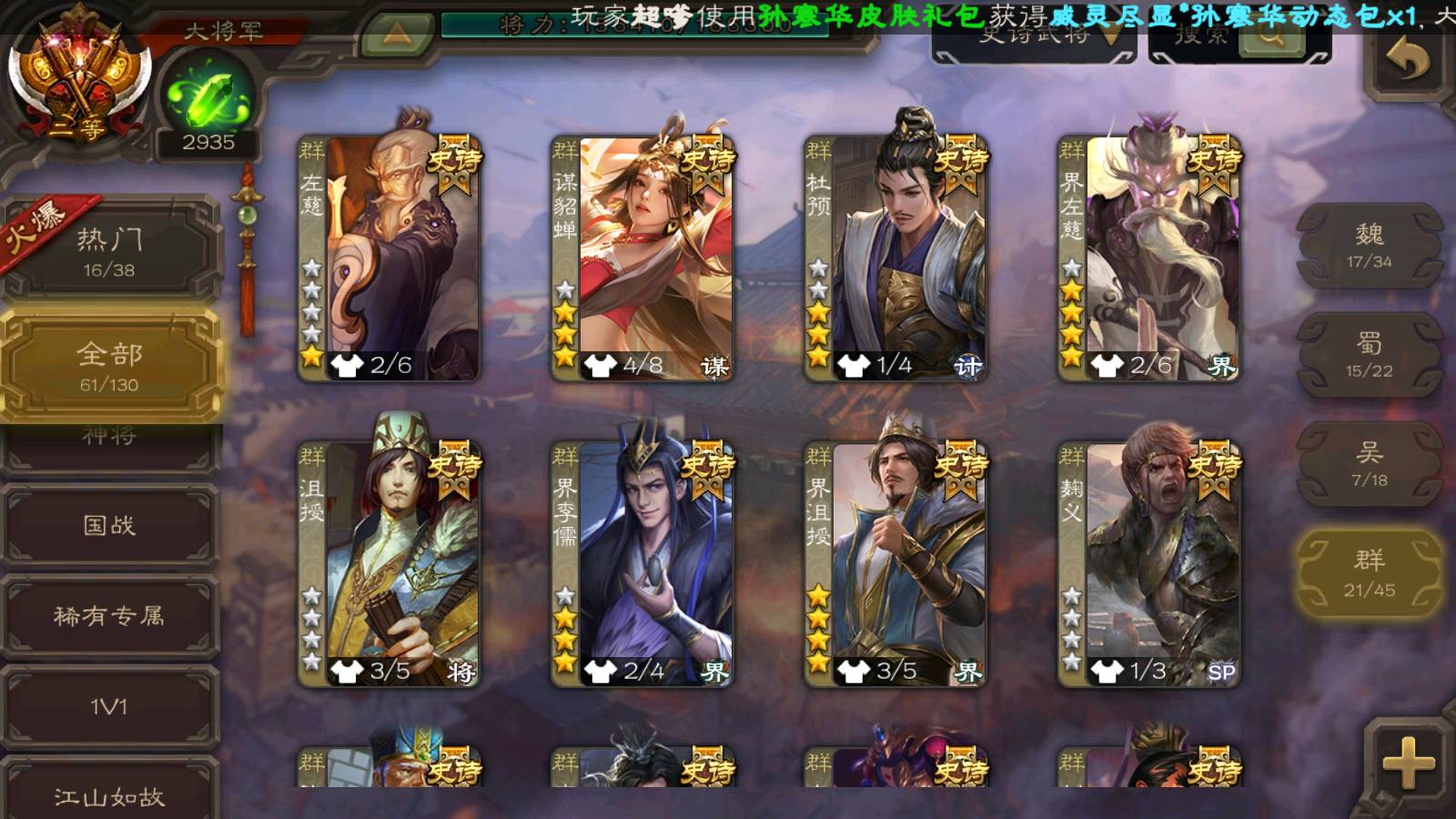Switch to the 热门 category tab
Image resolution: width=1456 pixels, height=819 pixels.
click(x=109, y=251)
